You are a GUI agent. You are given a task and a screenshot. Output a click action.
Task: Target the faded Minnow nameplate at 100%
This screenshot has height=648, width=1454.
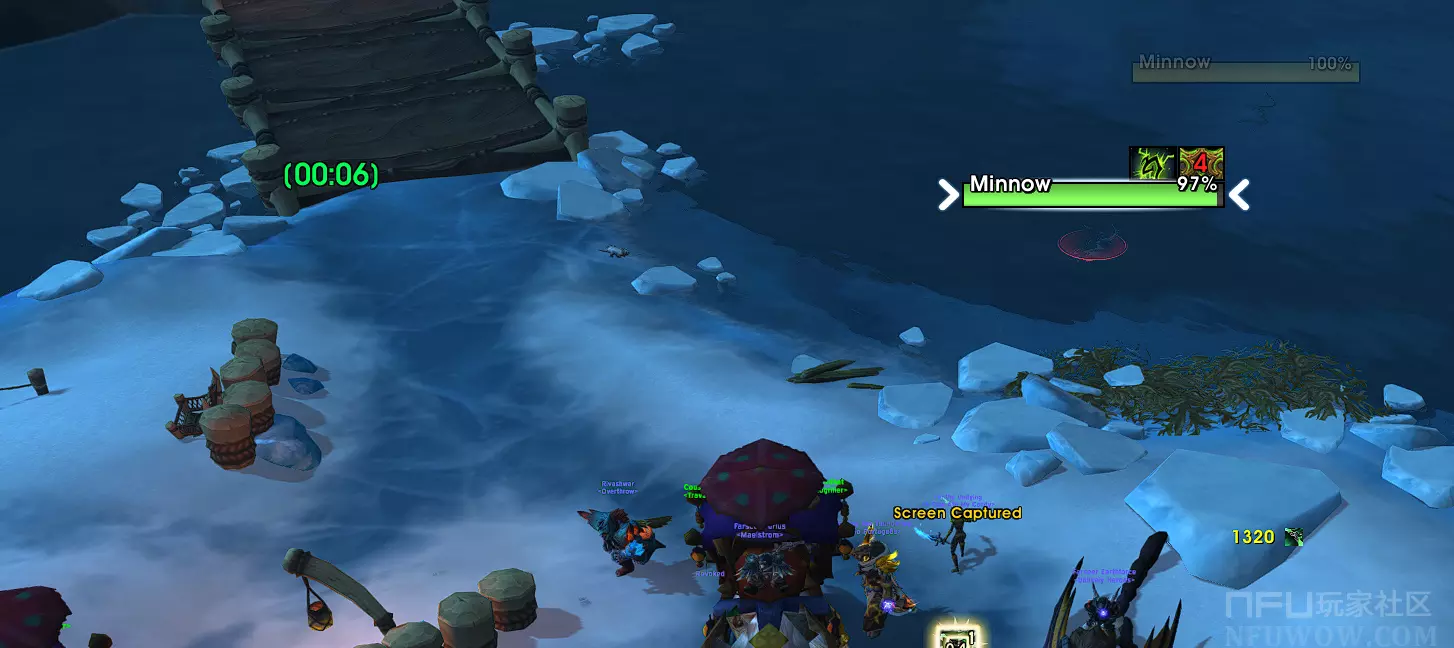pyautogui.click(x=1245, y=70)
